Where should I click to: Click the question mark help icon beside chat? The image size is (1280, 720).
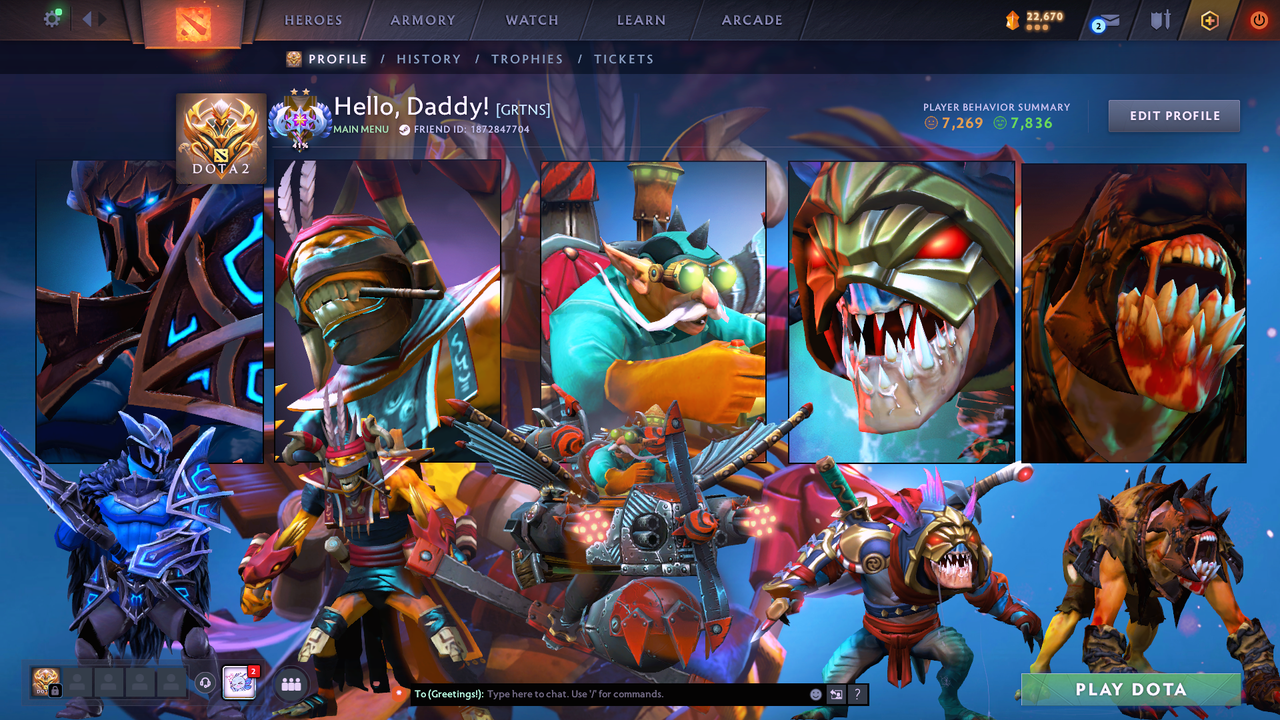[857, 694]
